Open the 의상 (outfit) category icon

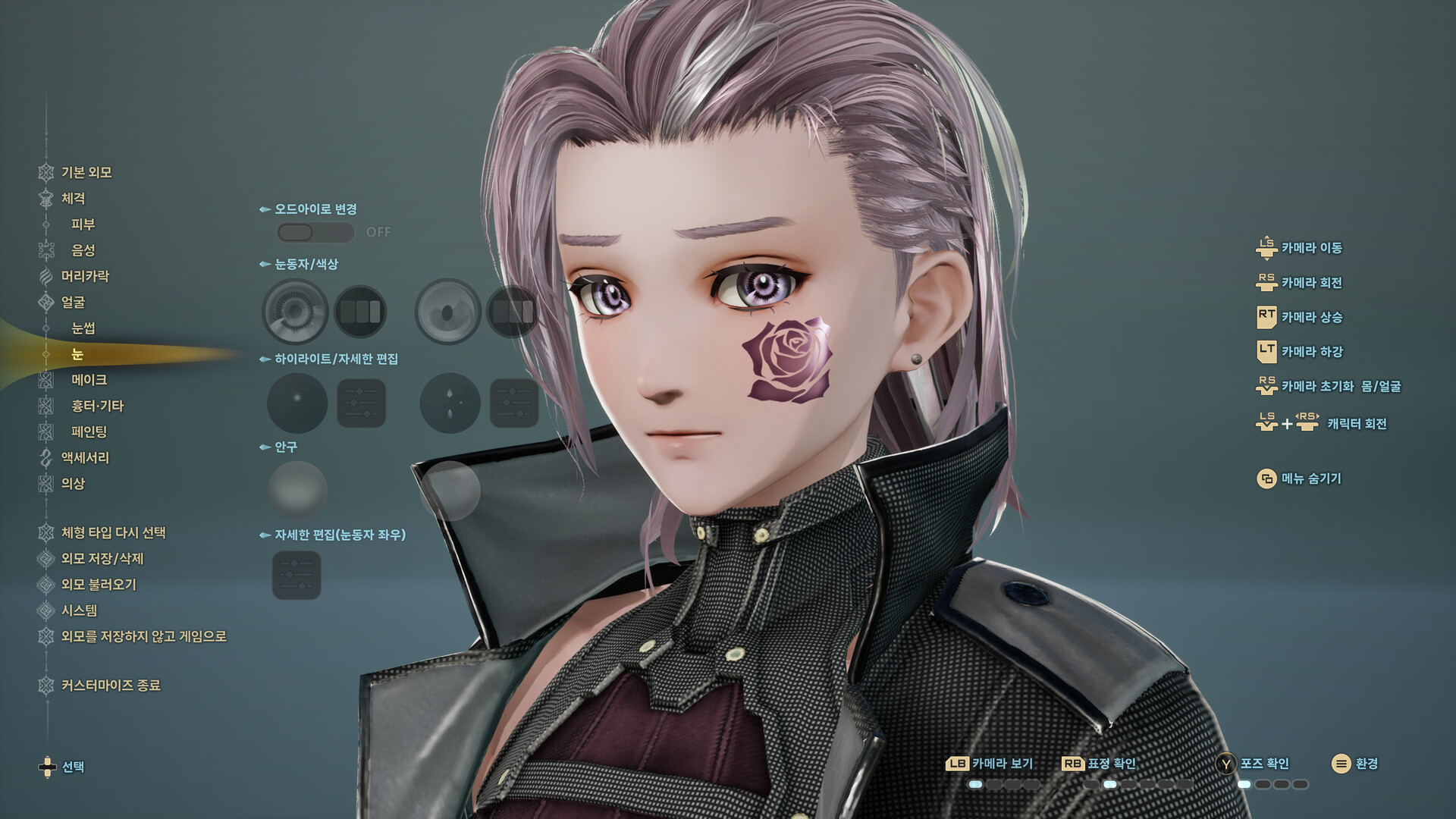click(45, 484)
